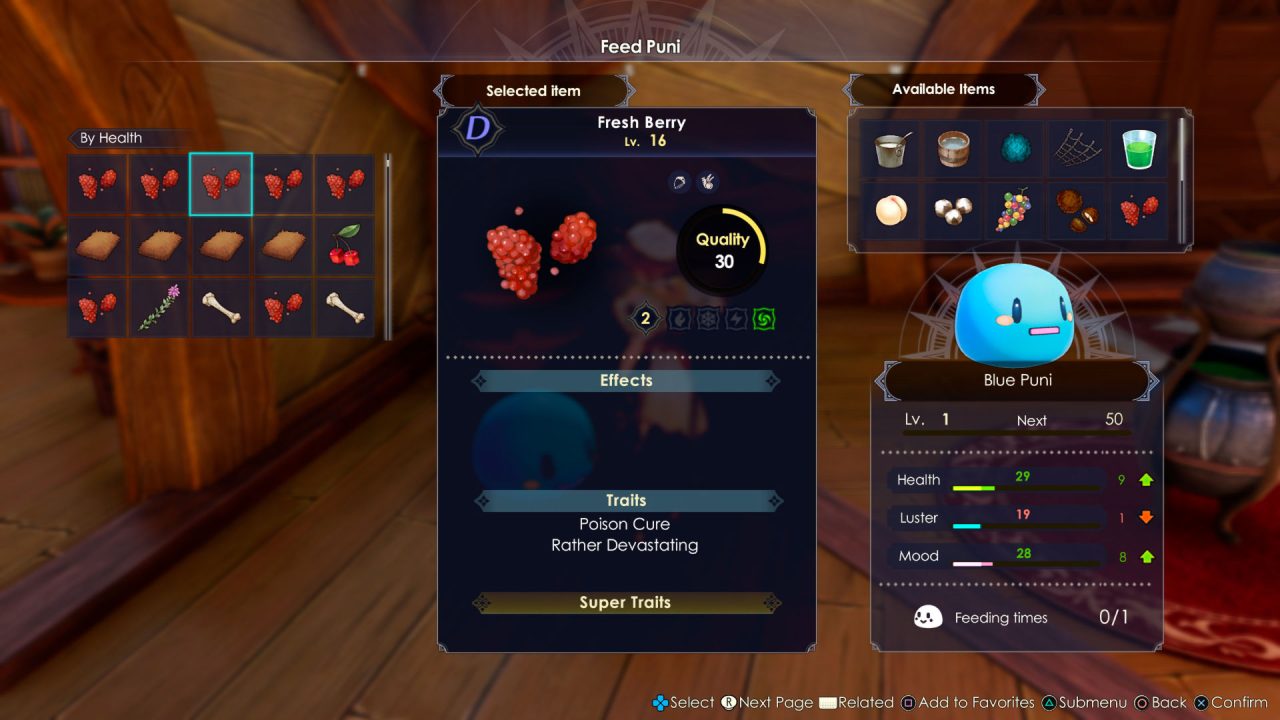
Task: Select the teal fluffy material item
Action: pyautogui.click(x=1014, y=150)
